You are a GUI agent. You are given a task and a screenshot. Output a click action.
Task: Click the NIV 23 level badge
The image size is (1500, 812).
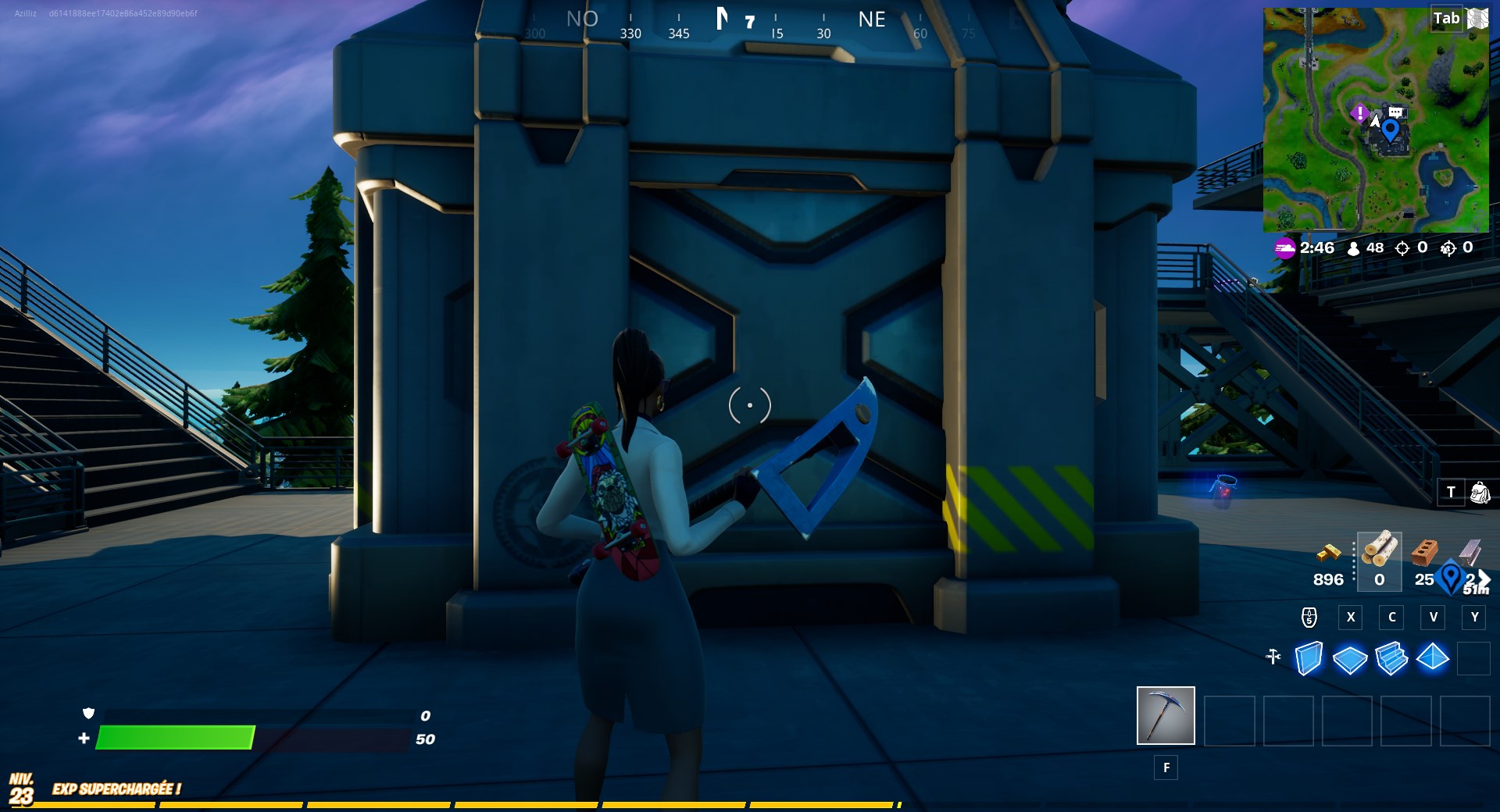point(21,786)
